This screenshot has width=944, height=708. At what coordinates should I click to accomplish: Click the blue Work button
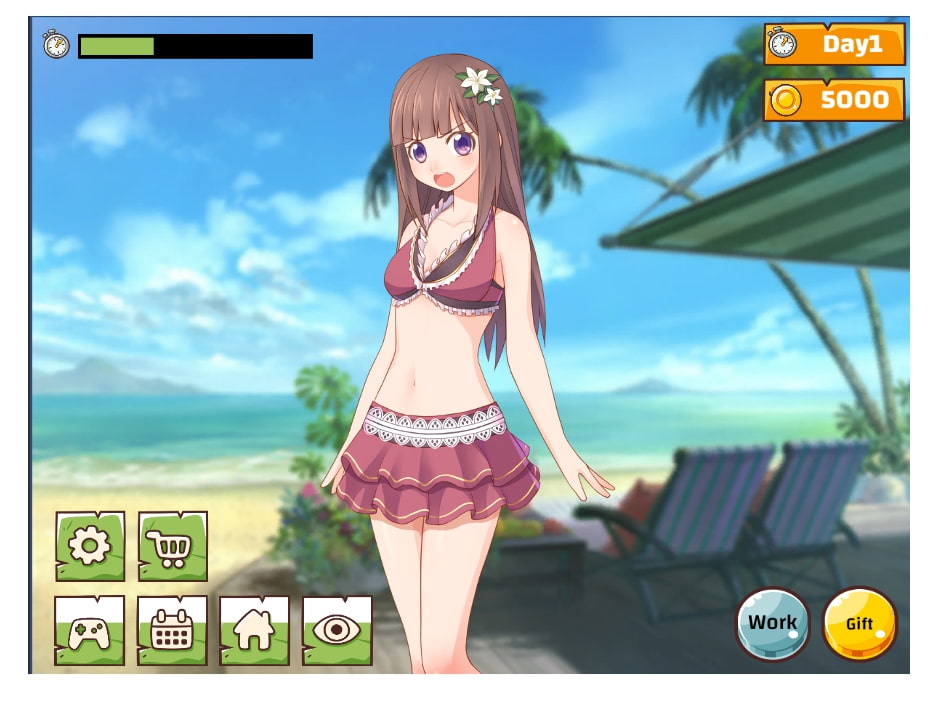point(773,623)
